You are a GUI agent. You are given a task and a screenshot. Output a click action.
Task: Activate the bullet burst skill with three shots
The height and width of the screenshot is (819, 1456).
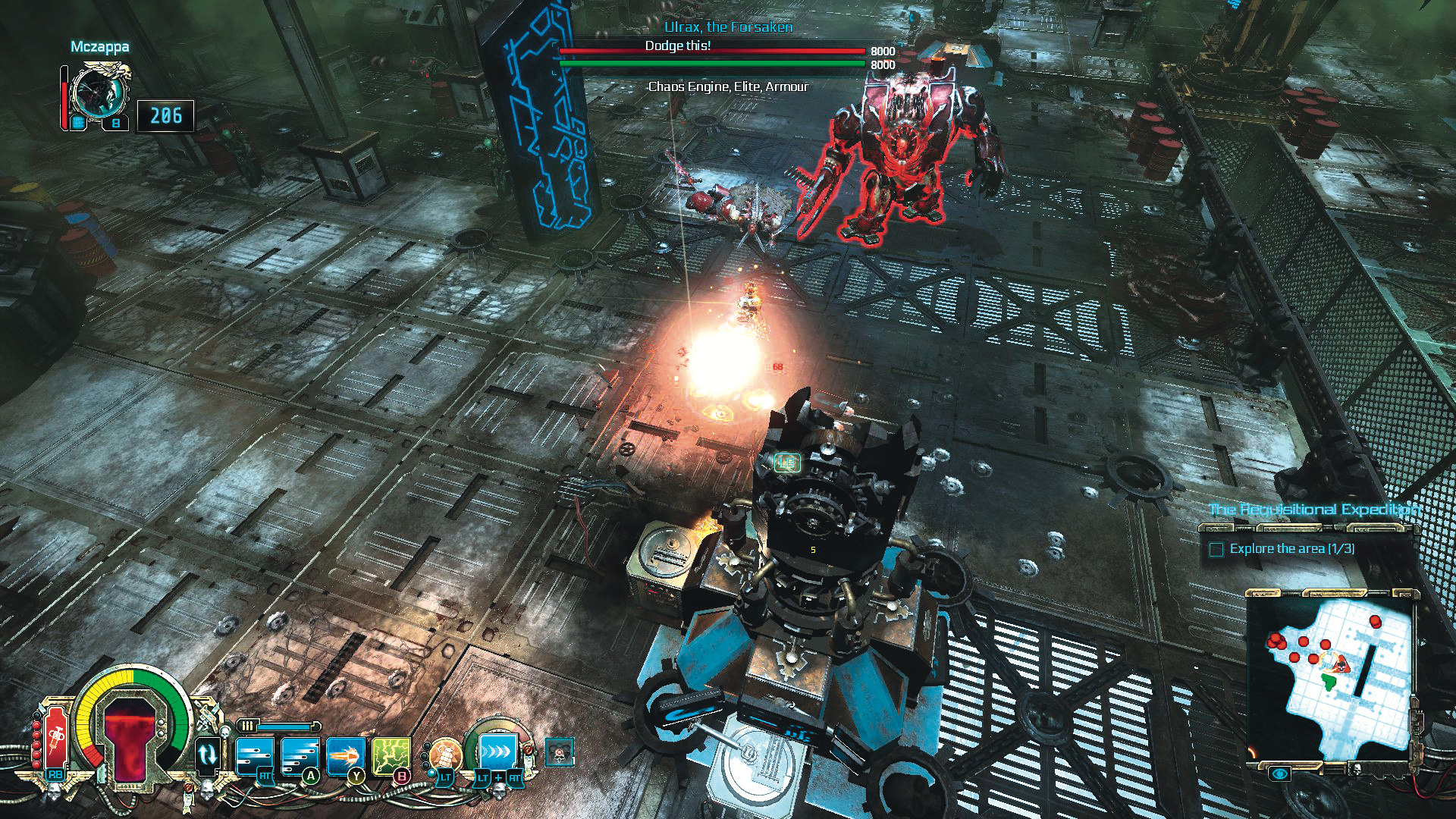(254, 755)
